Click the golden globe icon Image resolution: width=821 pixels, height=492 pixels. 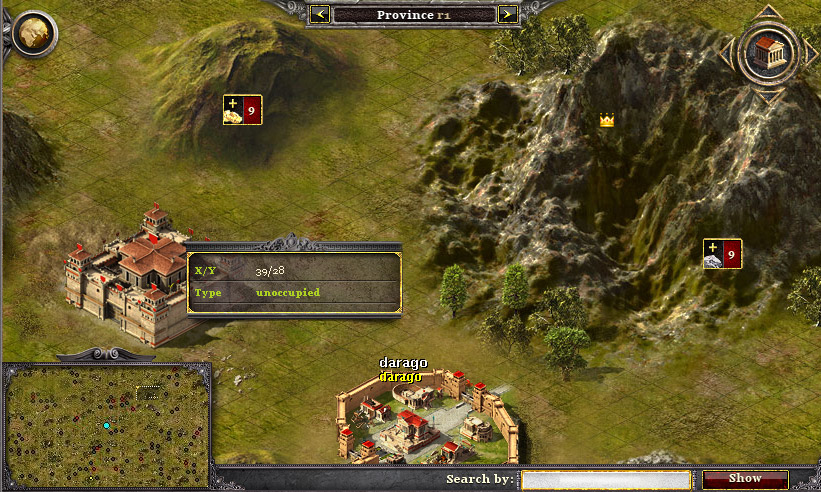pos(35,33)
